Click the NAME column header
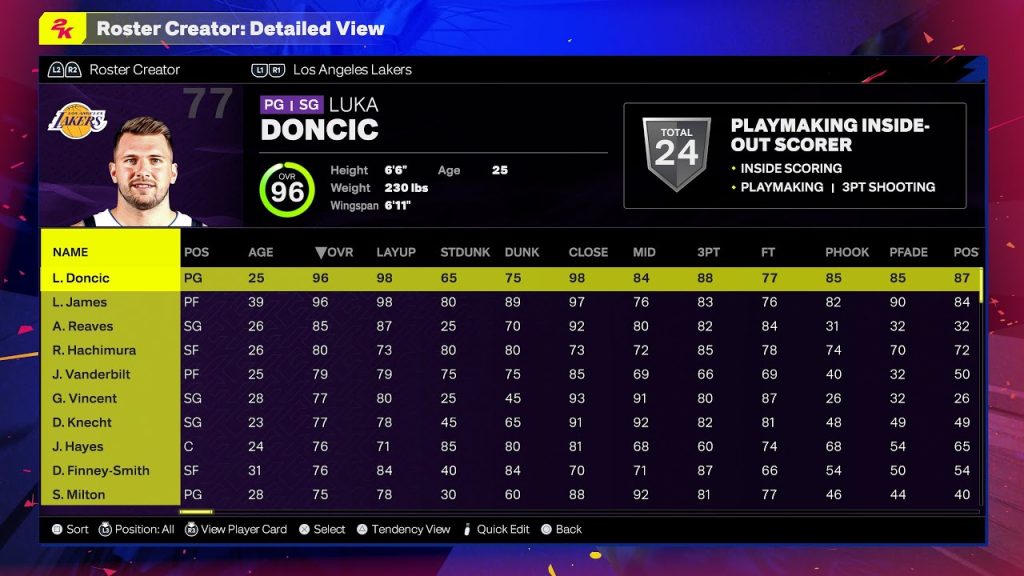Viewport: 1024px width, 576px height. tap(70, 252)
